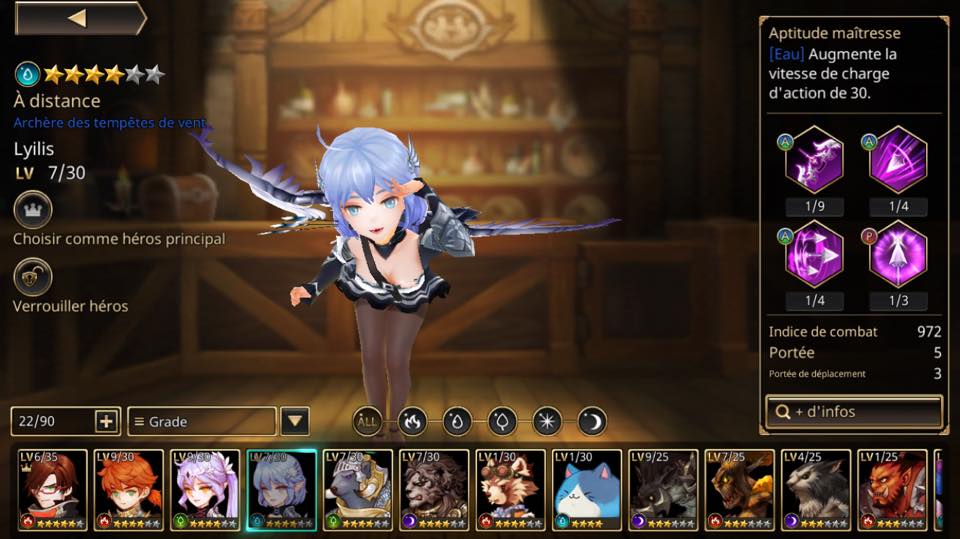Filter heroes by the dark moon element
960x539 pixels.
click(592, 421)
